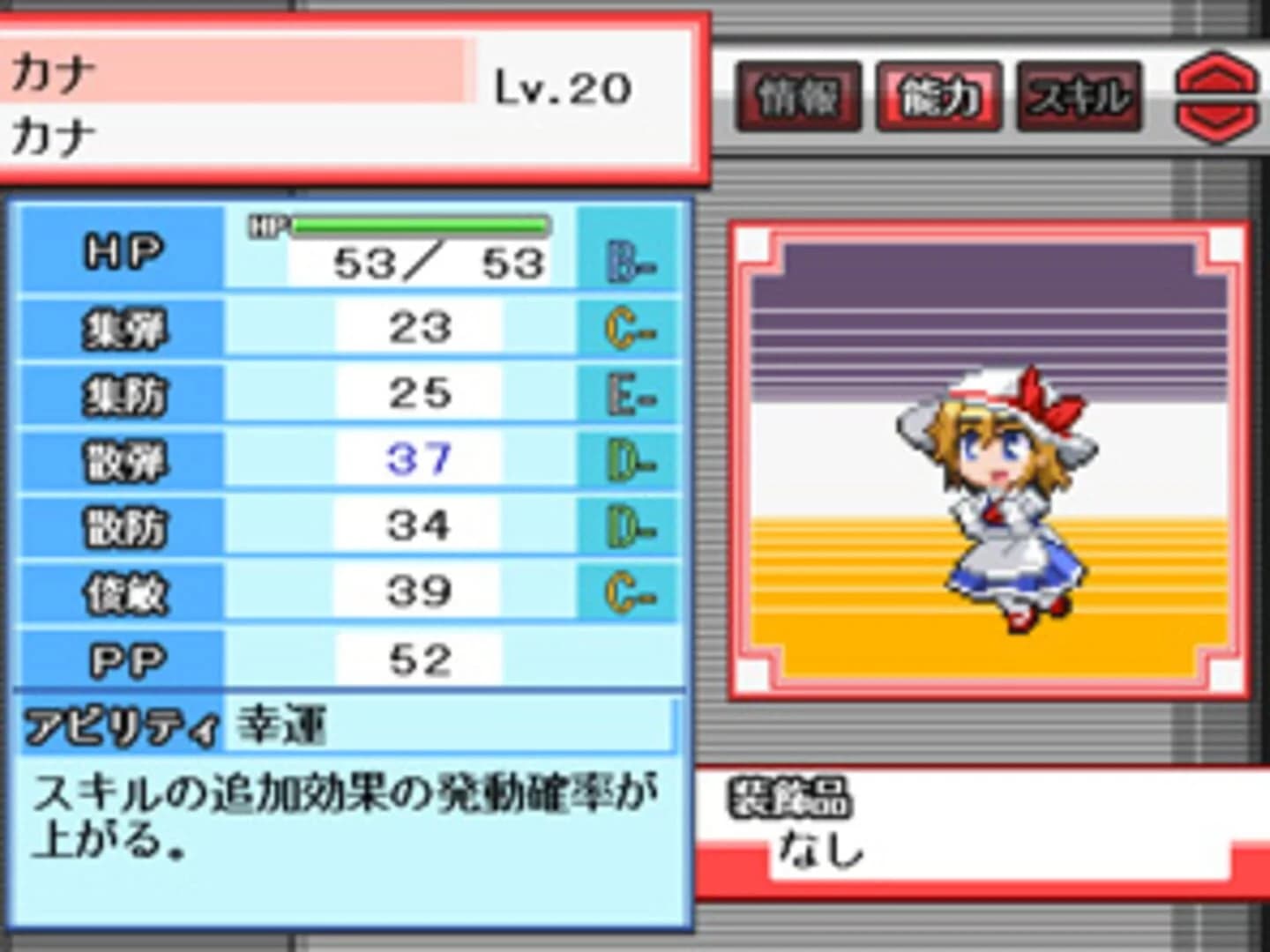The image size is (1270, 952).
Task: Toggle the 能力 stats view
Action: 938,98
